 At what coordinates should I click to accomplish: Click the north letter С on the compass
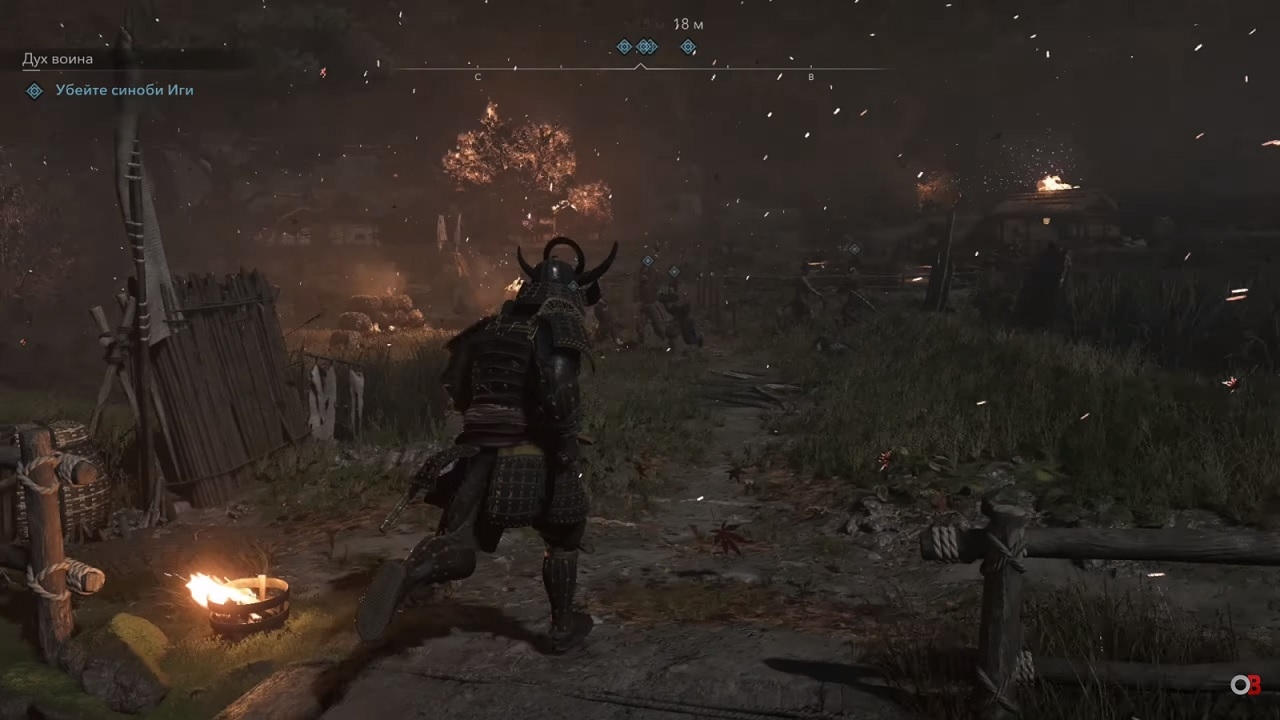(478, 77)
